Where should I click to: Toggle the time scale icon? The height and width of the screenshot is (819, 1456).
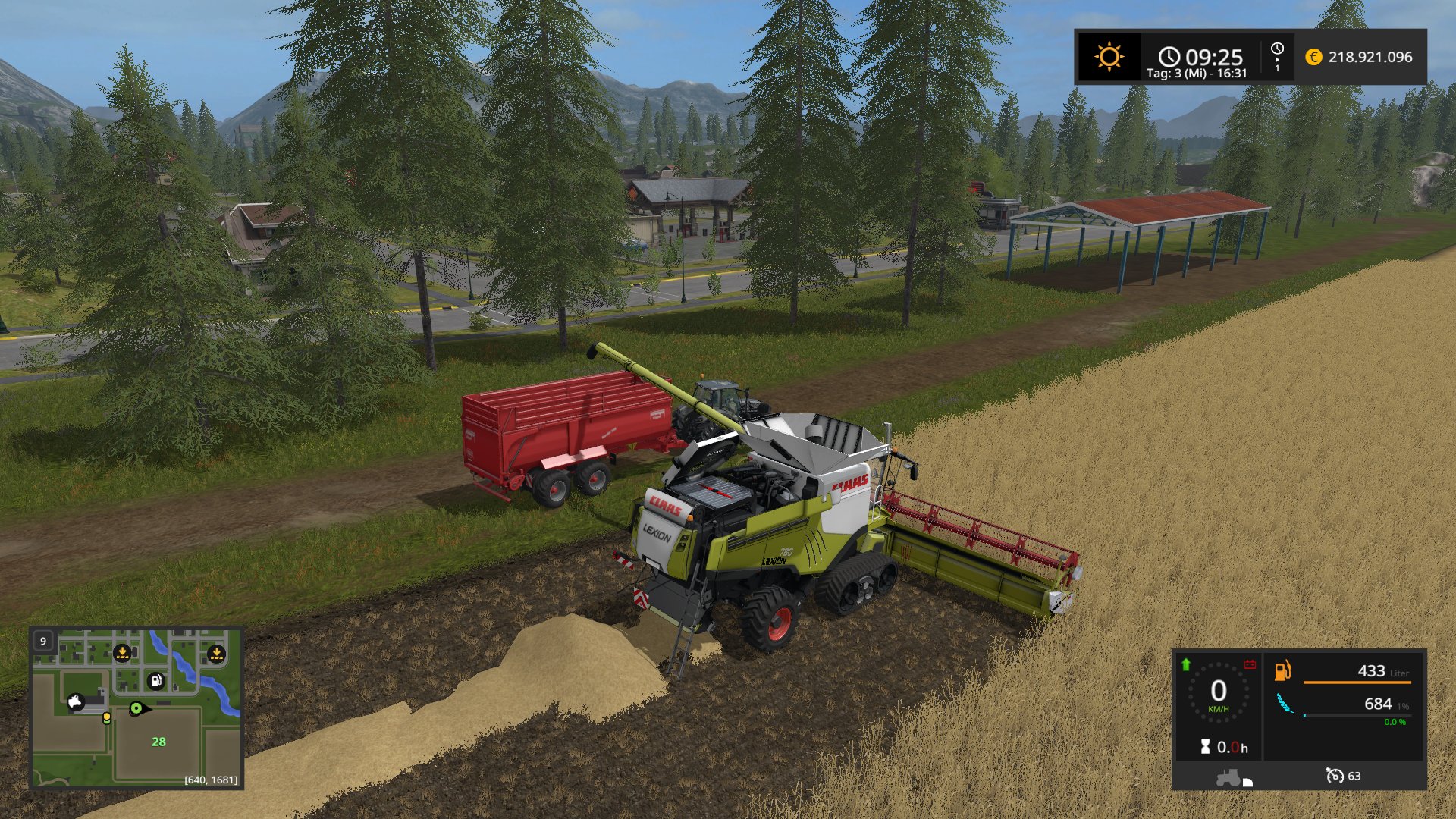(1277, 57)
